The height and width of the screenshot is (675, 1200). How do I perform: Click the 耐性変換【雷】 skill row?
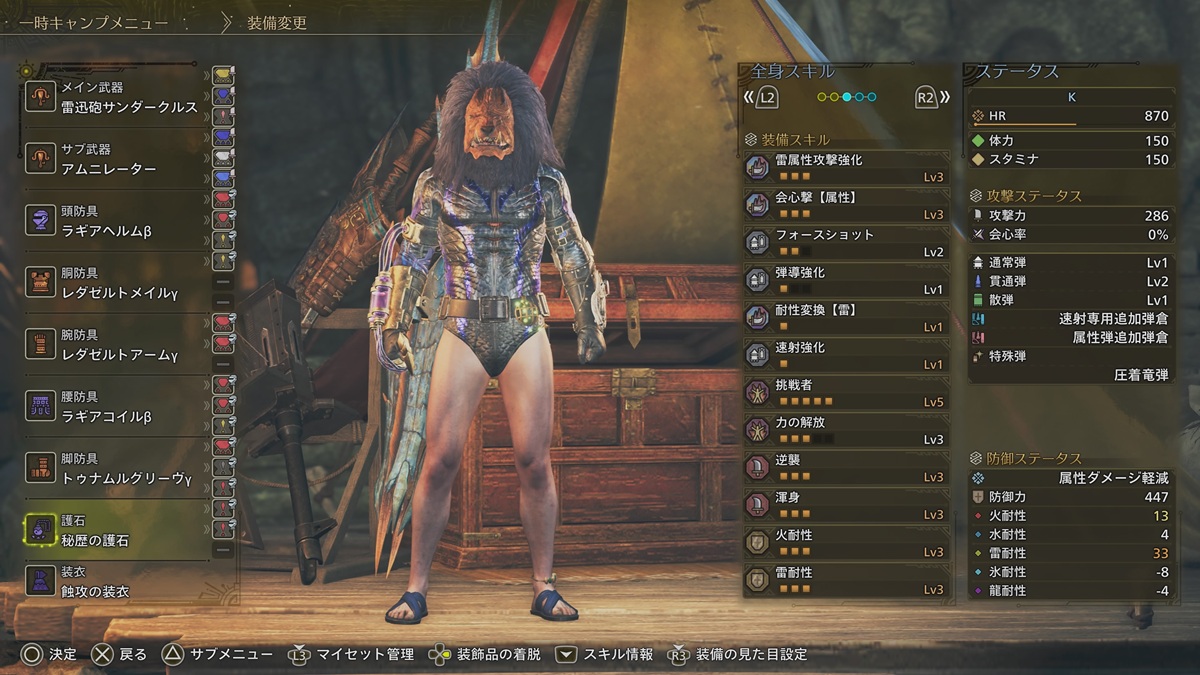(x=846, y=317)
